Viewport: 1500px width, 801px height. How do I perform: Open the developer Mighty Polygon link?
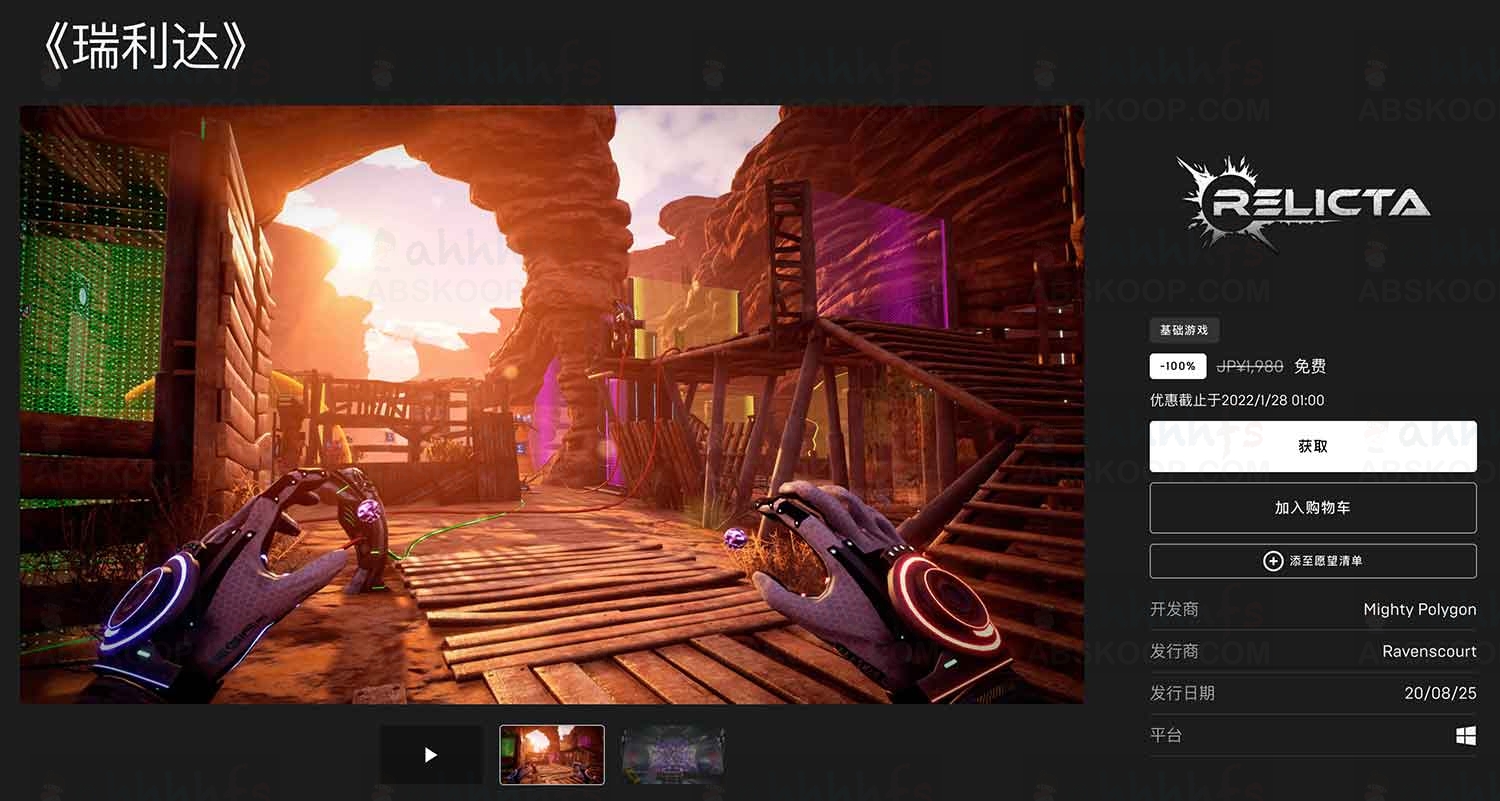click(1419, 609)
